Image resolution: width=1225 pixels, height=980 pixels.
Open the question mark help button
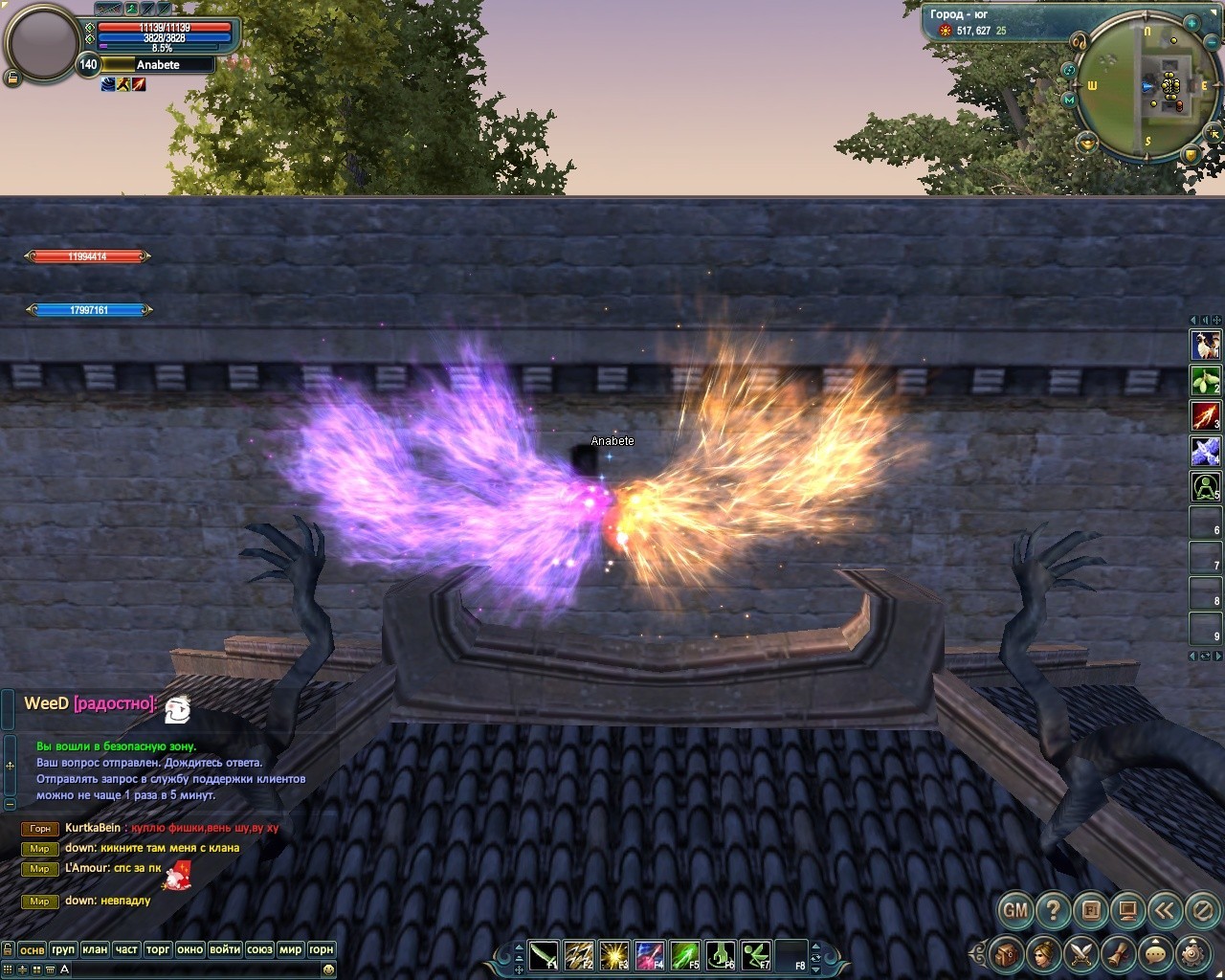click(1053, 909)
